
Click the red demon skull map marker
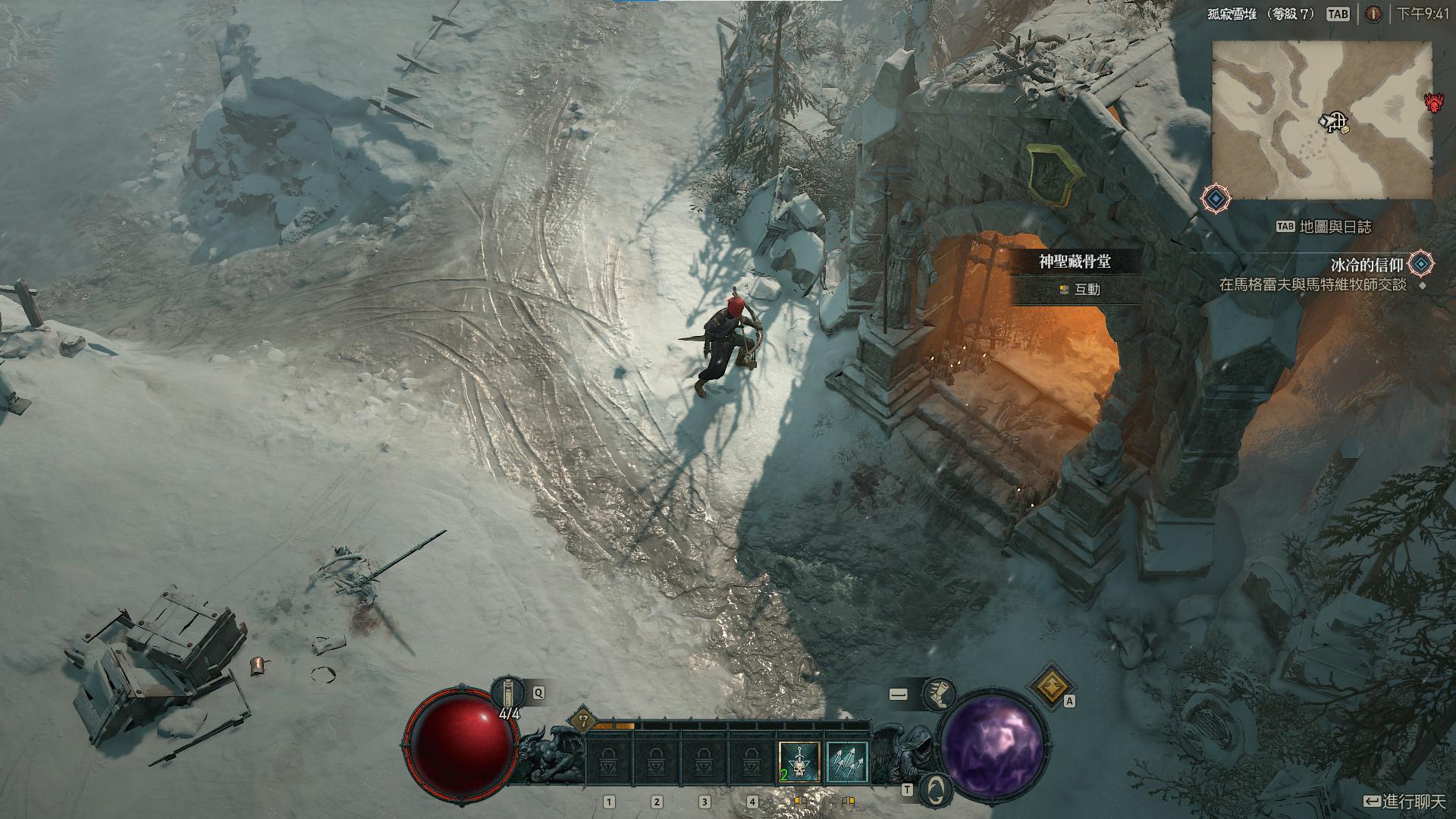(1434, 103)
